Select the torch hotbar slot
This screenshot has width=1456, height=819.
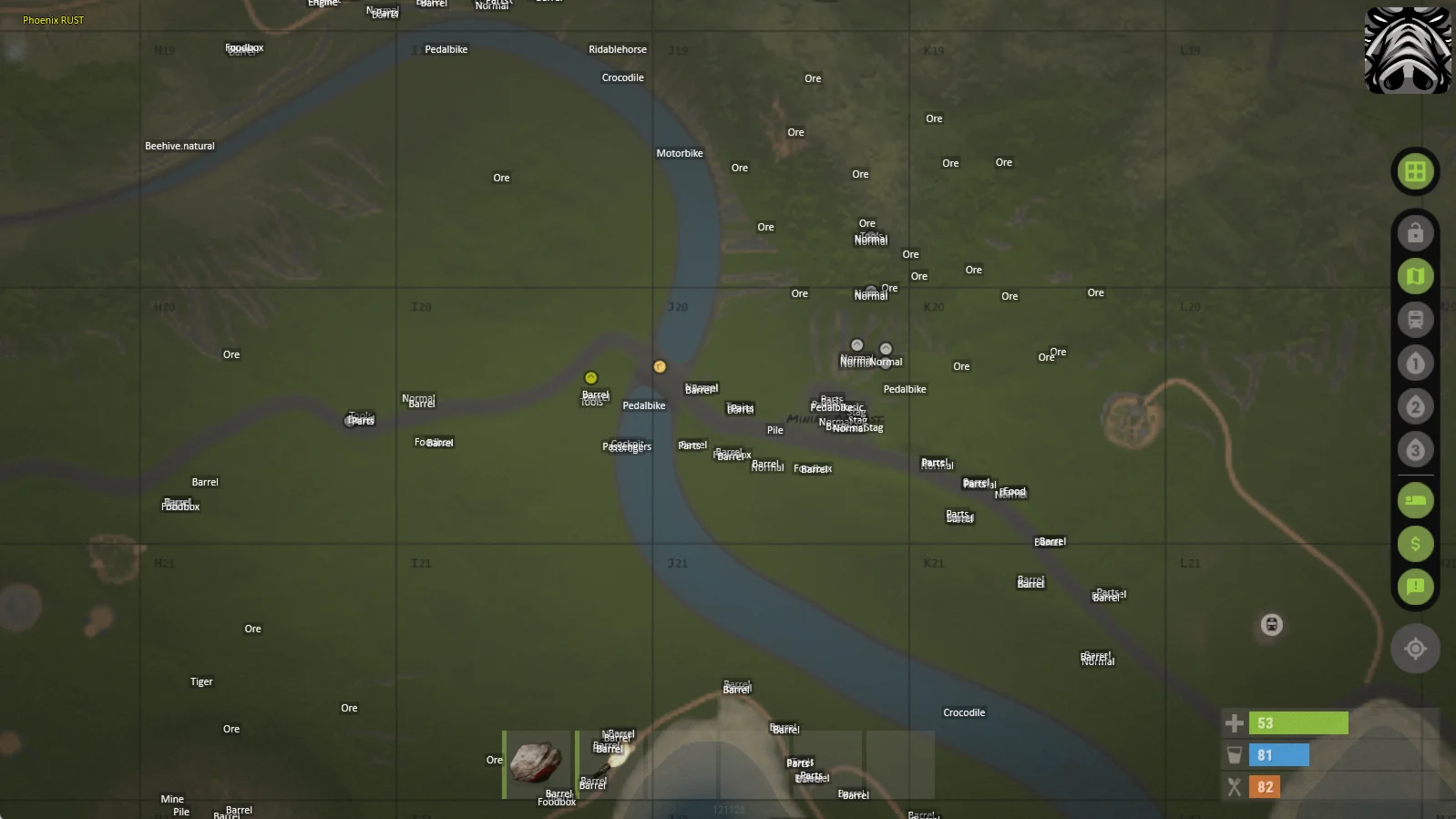(x=611, y=763)
